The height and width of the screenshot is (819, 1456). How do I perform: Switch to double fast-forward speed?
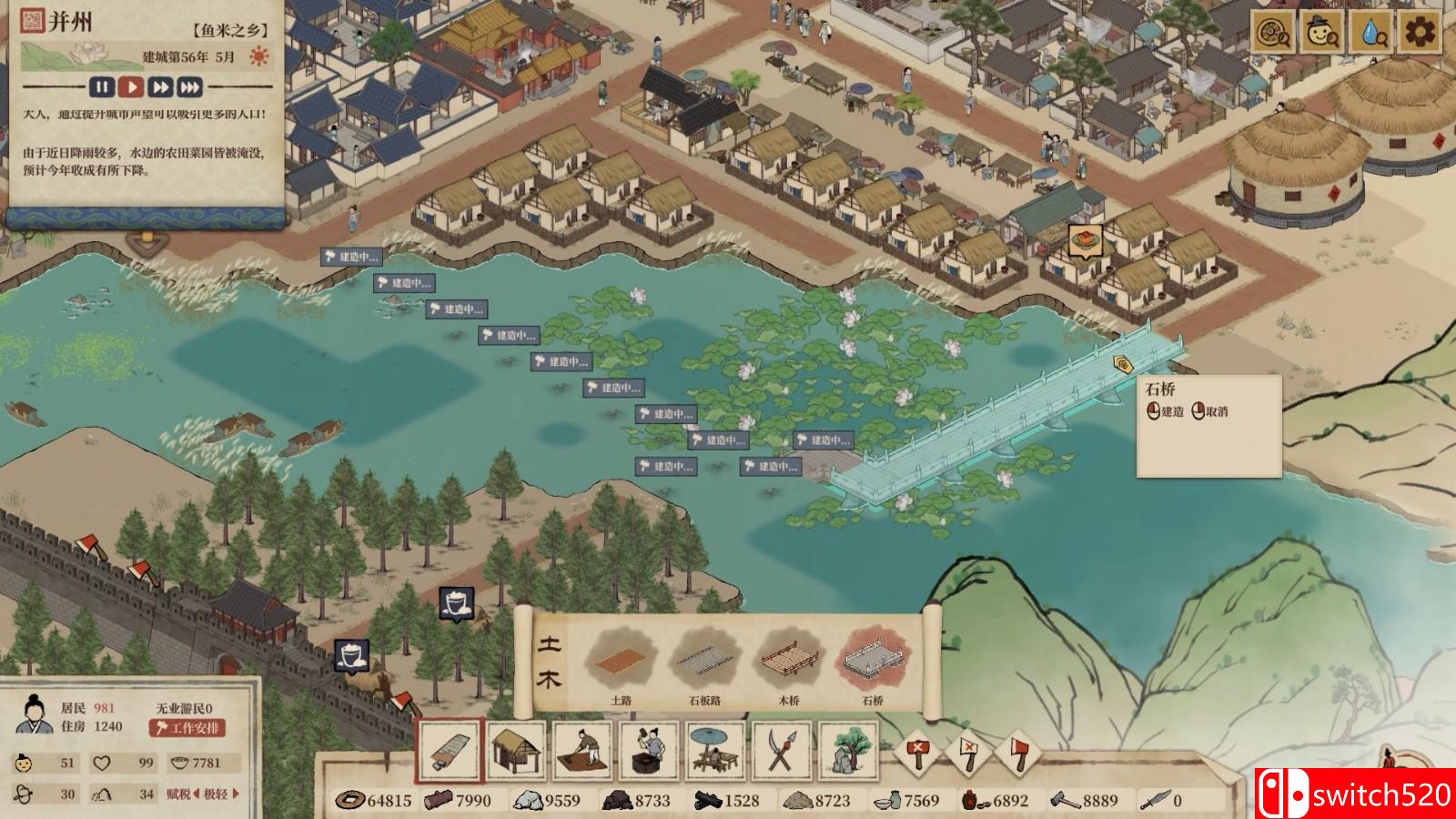tap(161, 87)
